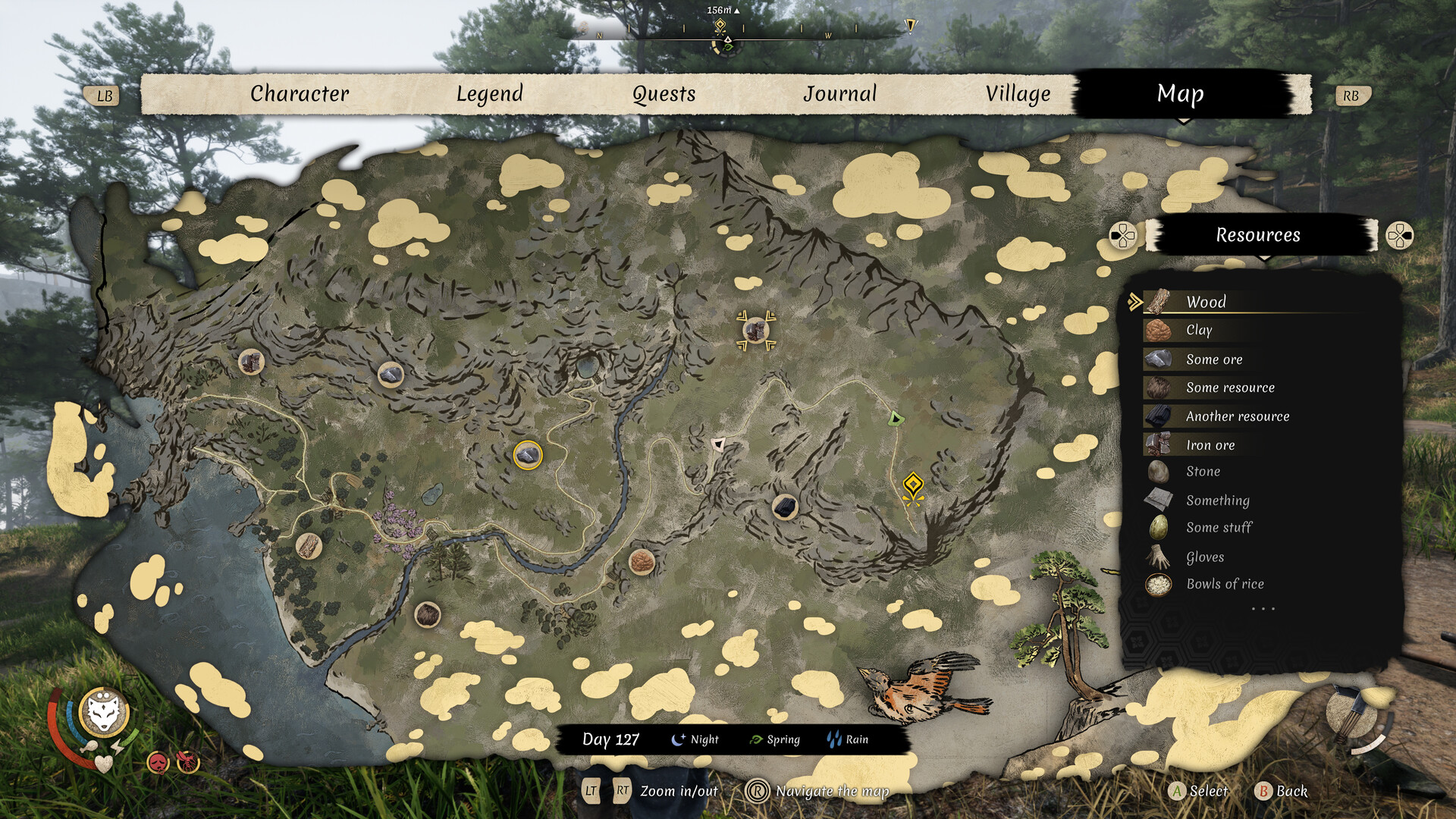Screen dimensions: 1456x819
Task: Open the Legend tab
Action: tap(489, 94)
